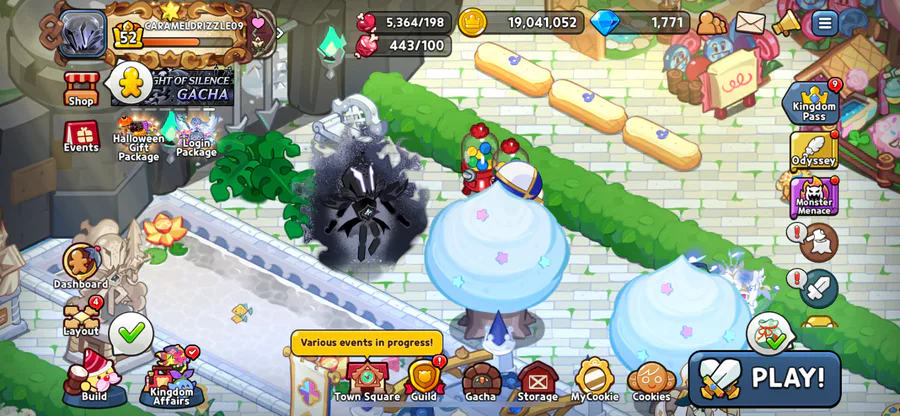Tap the PLAY! button
Image resolution: width=900 pixels, height=416 pixels.
coord(765,378)
